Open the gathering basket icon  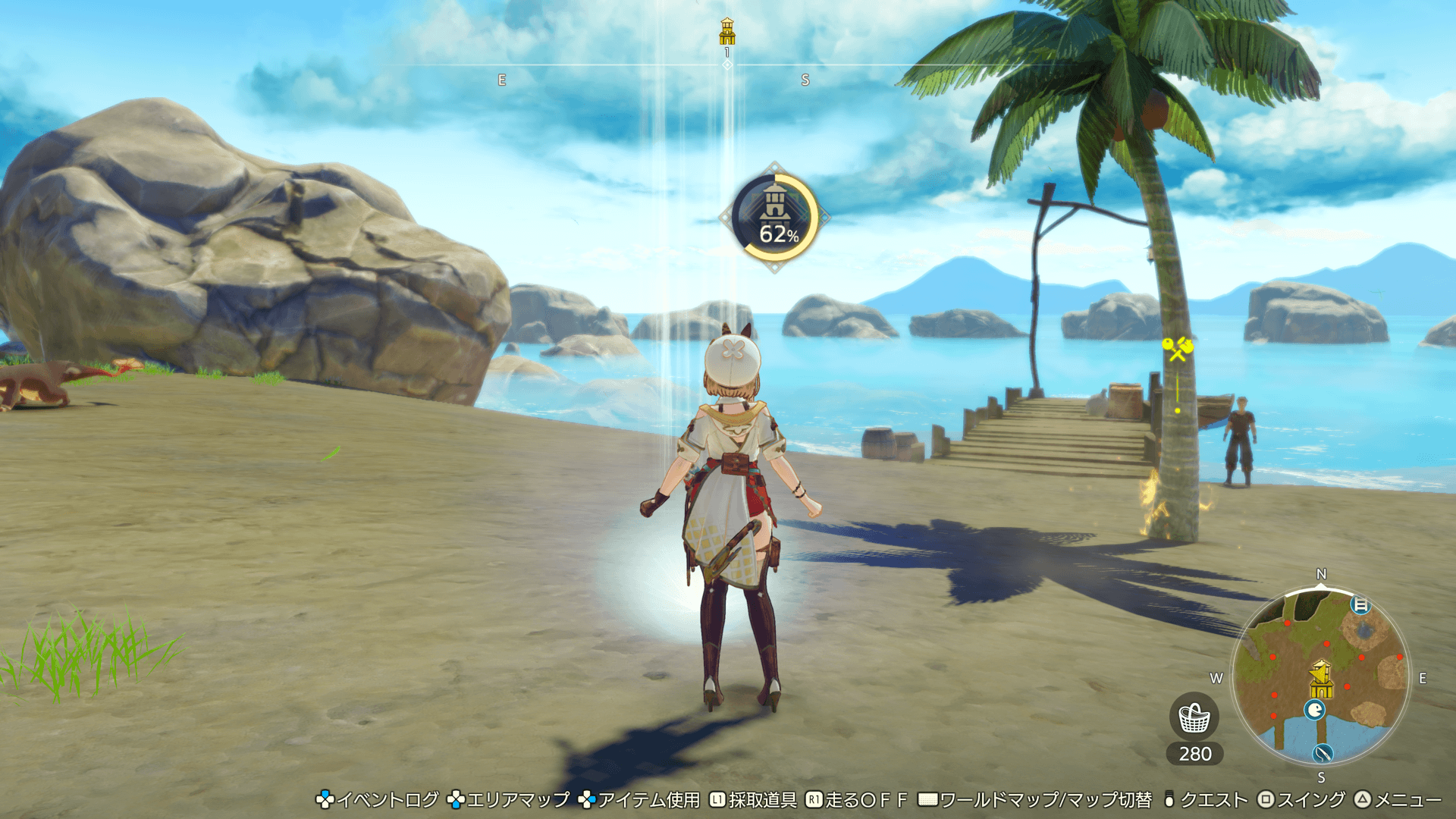pyautogui.click(x=1194, y=717)
